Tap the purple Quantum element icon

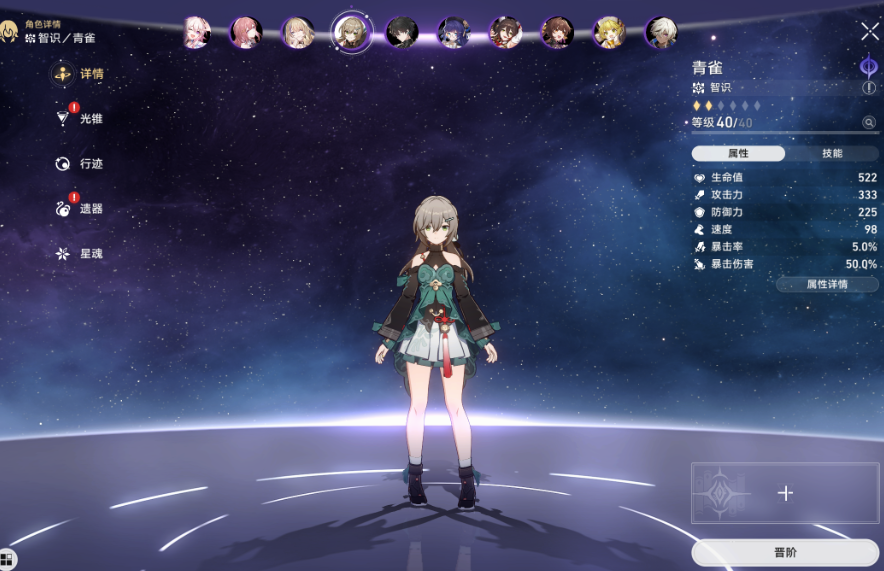868,66
